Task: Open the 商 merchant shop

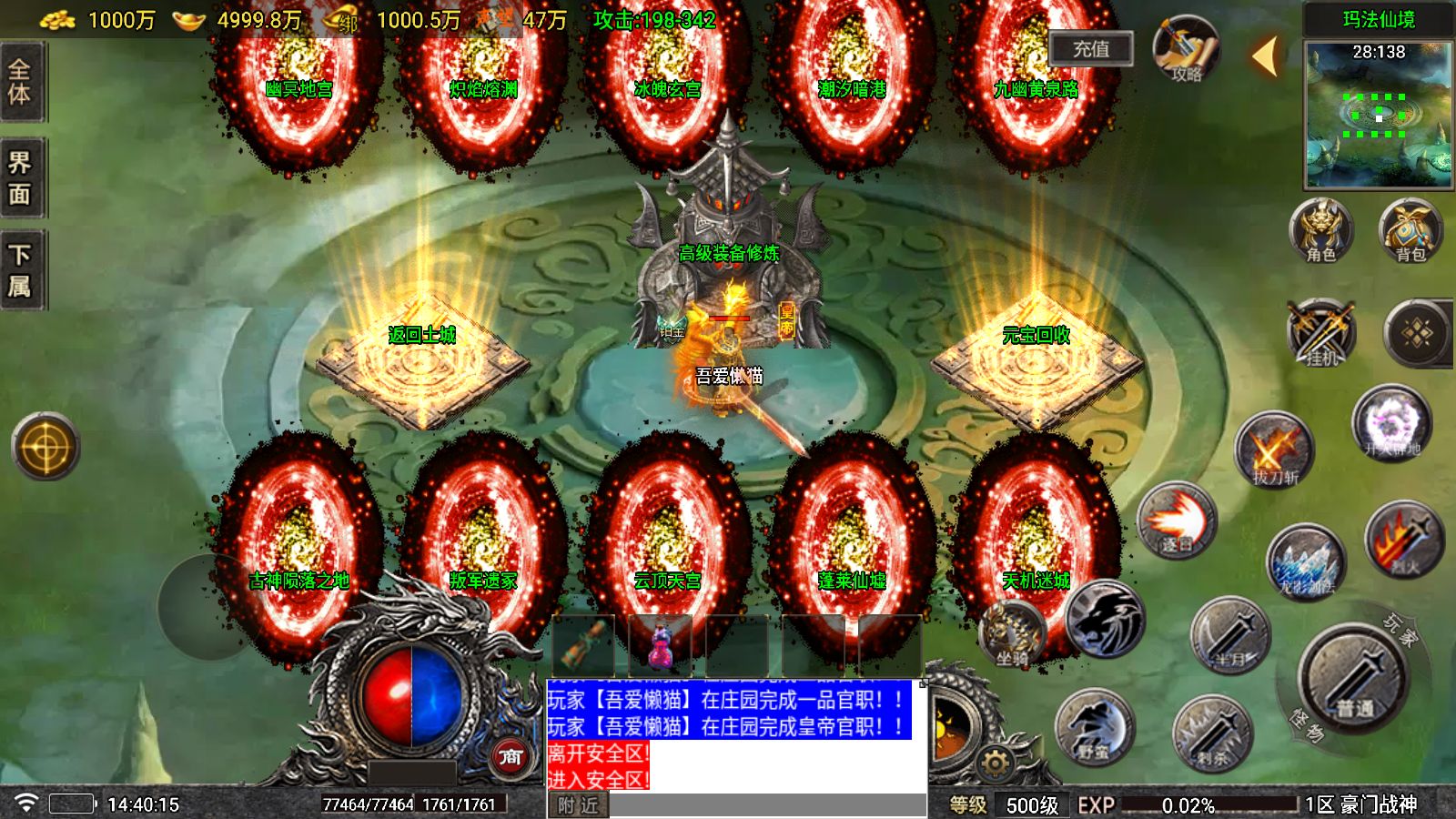Action: [512, 755]
